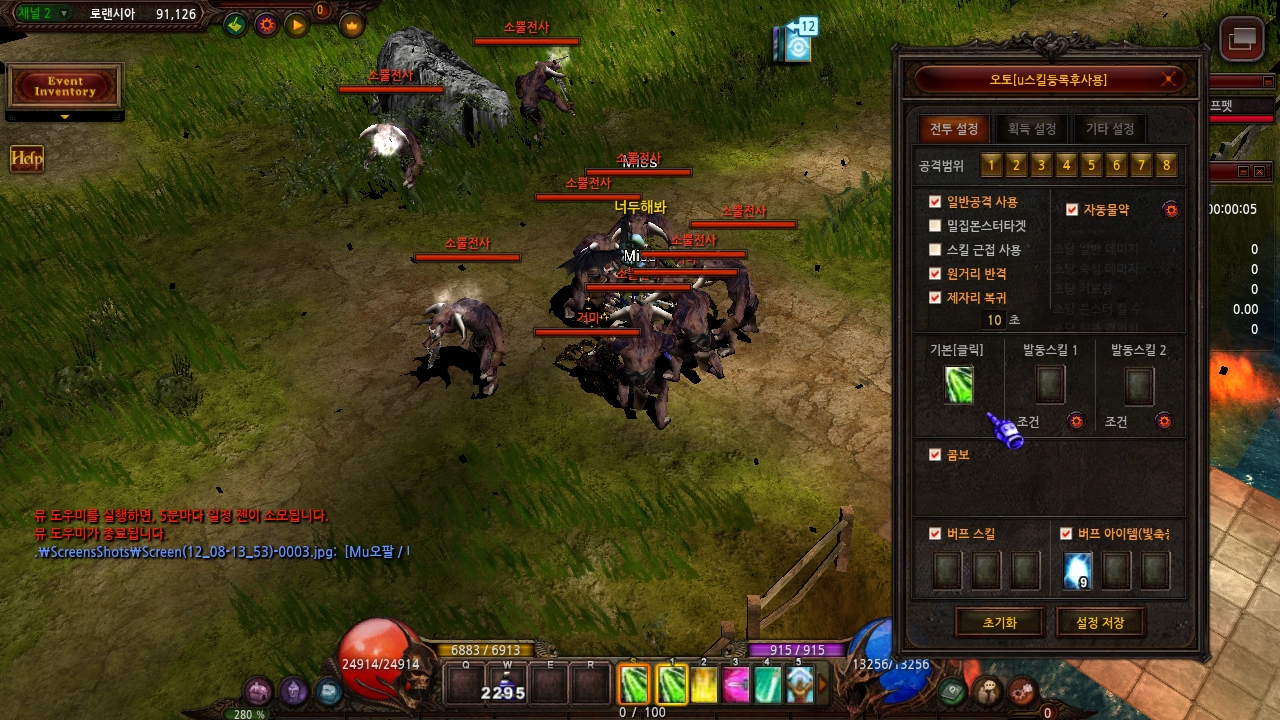The width and height of the screenshot is (1280, 720).
Task: Enable the 밀집몬스터타겟 checkbox
Action: [935, 226]
